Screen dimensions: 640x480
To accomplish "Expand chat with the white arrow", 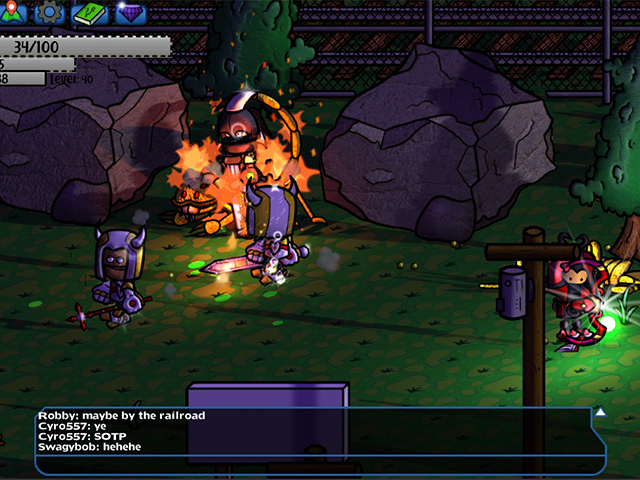I will (x=600, y=412).
